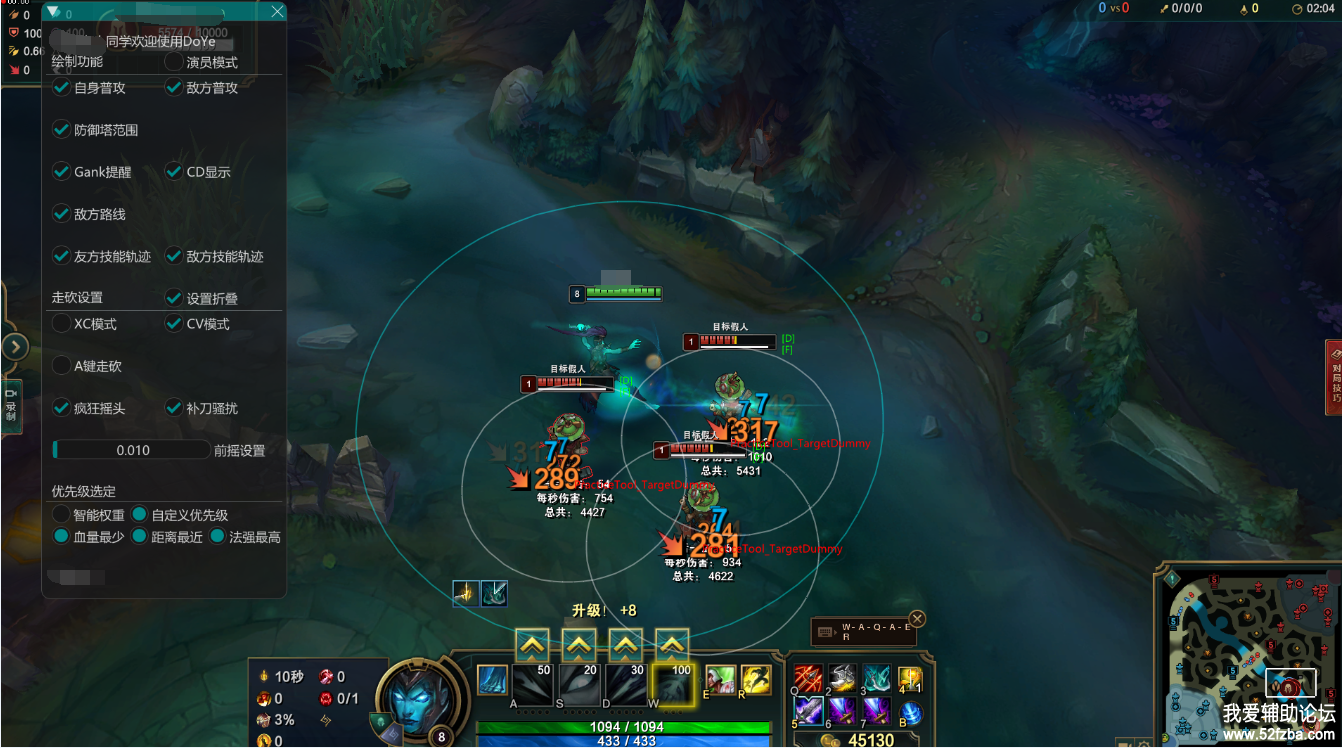Select the silver boots item slot
The image size is (1342, 748).
click(x=843, y=679)
